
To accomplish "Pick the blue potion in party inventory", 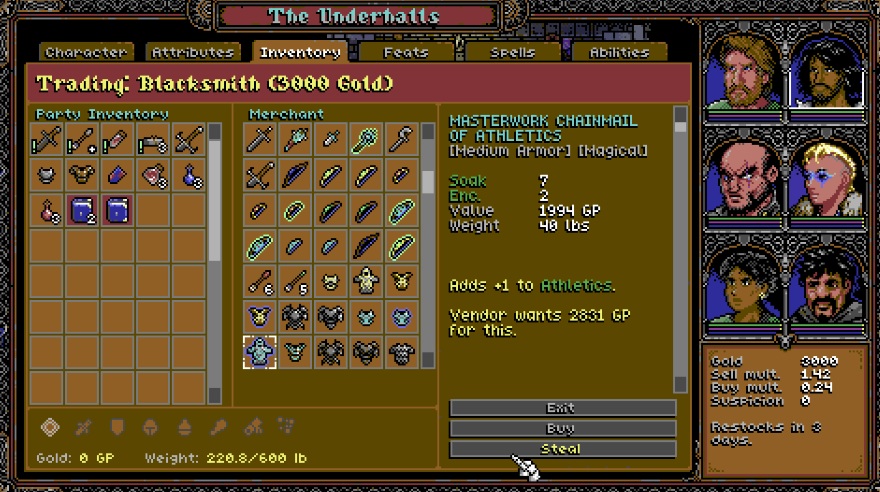I will click(x=188, y=176).
